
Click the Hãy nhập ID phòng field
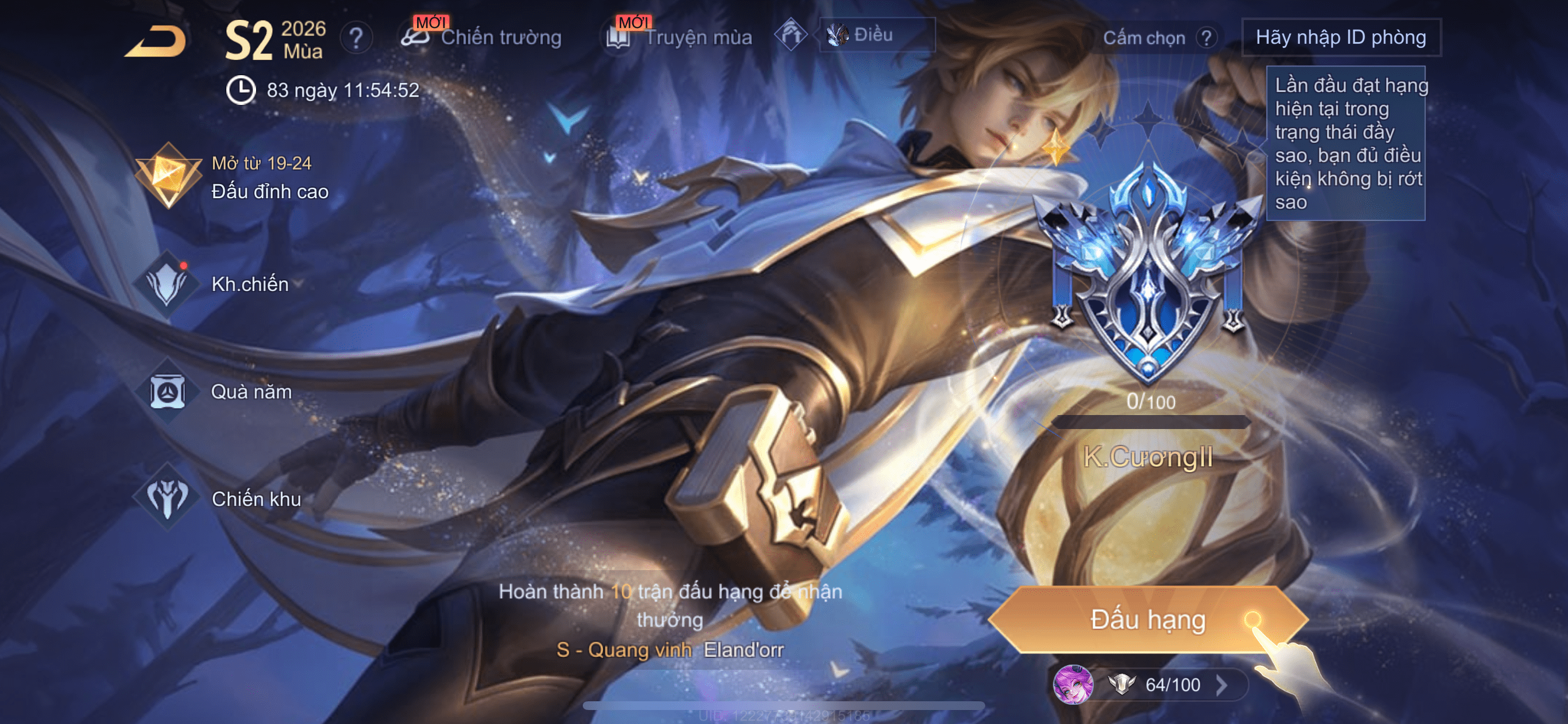click(x=1340, y=38)
